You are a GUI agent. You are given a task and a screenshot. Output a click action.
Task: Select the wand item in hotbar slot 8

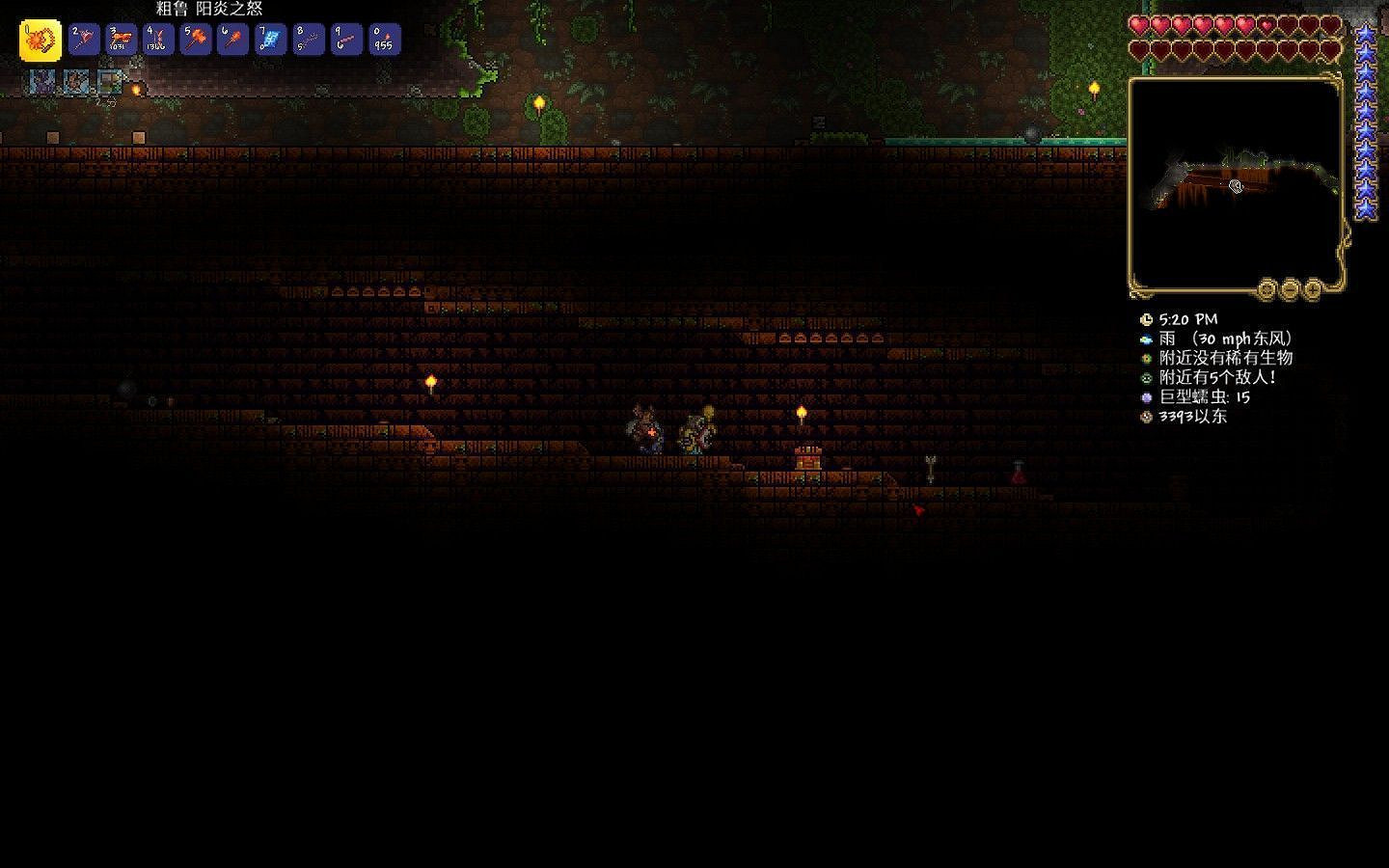tap(308, 40)
